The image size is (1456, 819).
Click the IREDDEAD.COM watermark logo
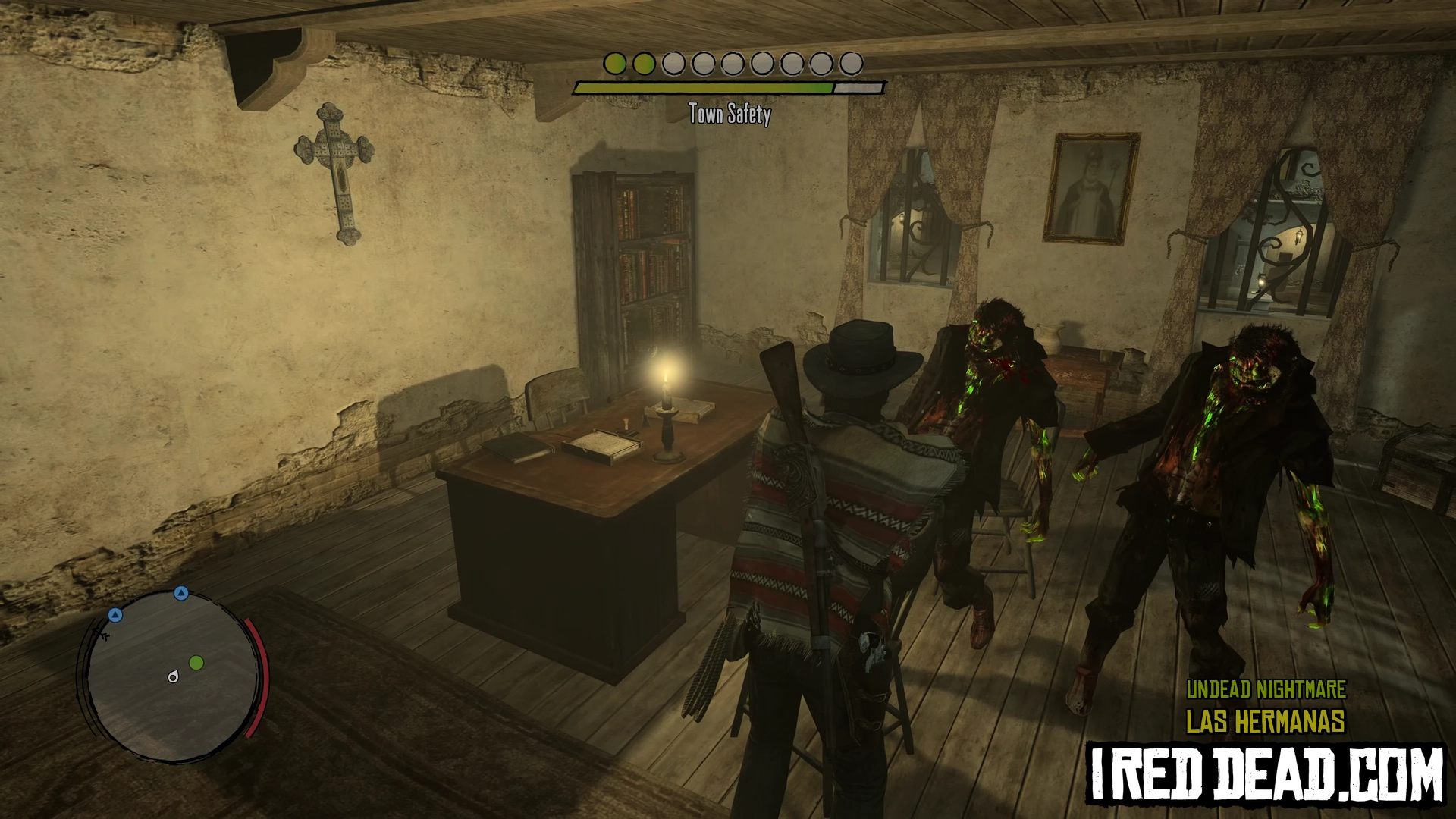pyautogui.click(x=1266, y=773)
